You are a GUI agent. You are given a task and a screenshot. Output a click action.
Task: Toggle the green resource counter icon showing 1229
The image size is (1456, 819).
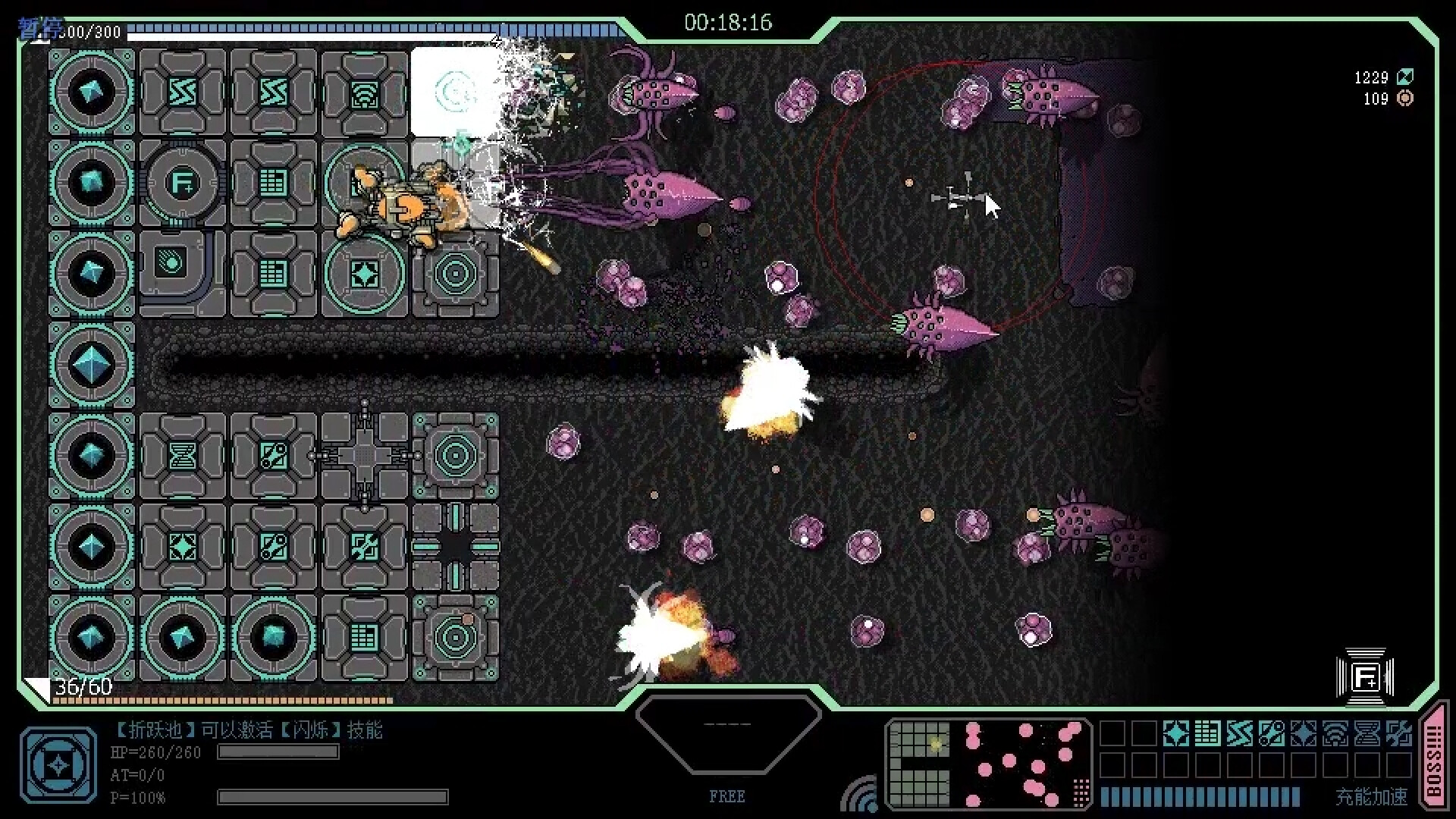pos(1407,77)
